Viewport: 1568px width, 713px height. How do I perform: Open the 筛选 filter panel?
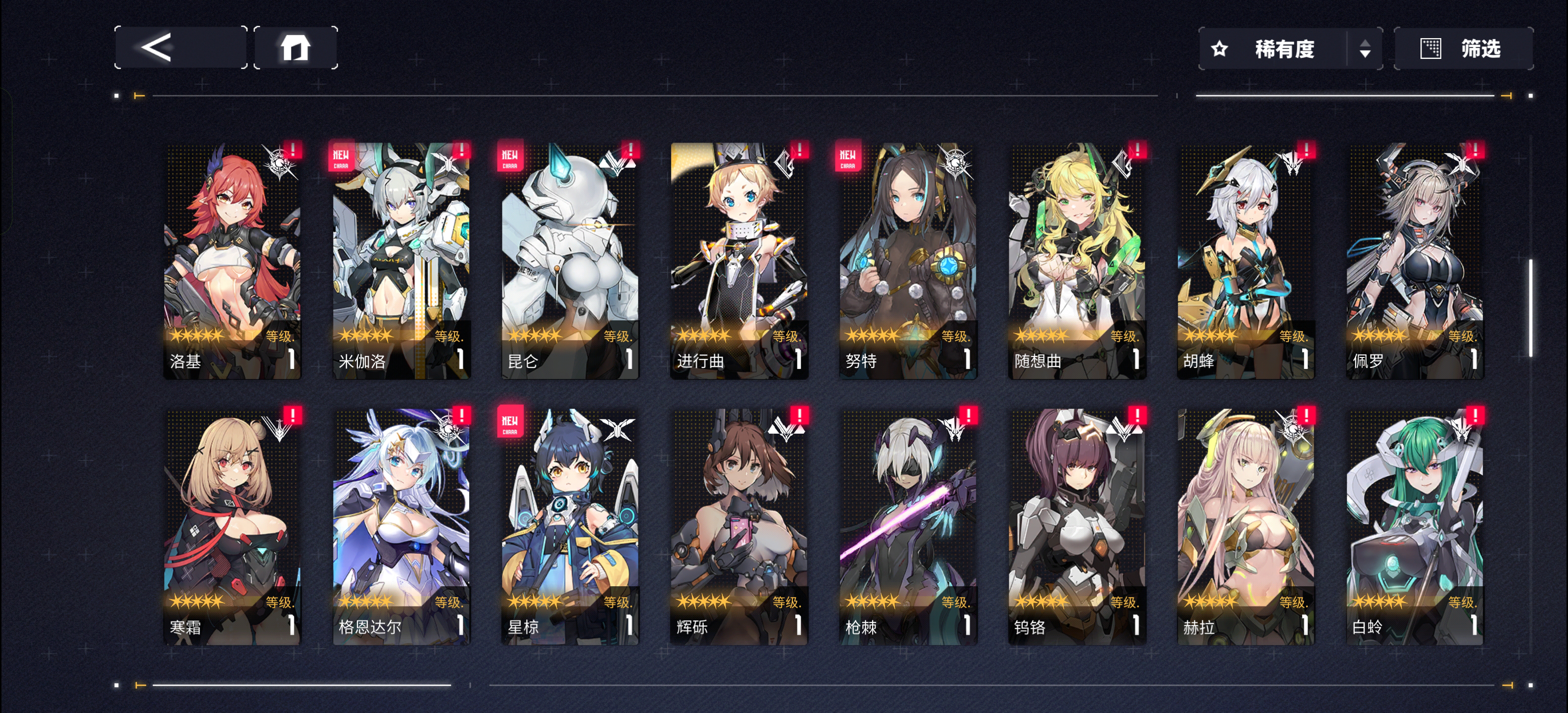point(1463,49)
